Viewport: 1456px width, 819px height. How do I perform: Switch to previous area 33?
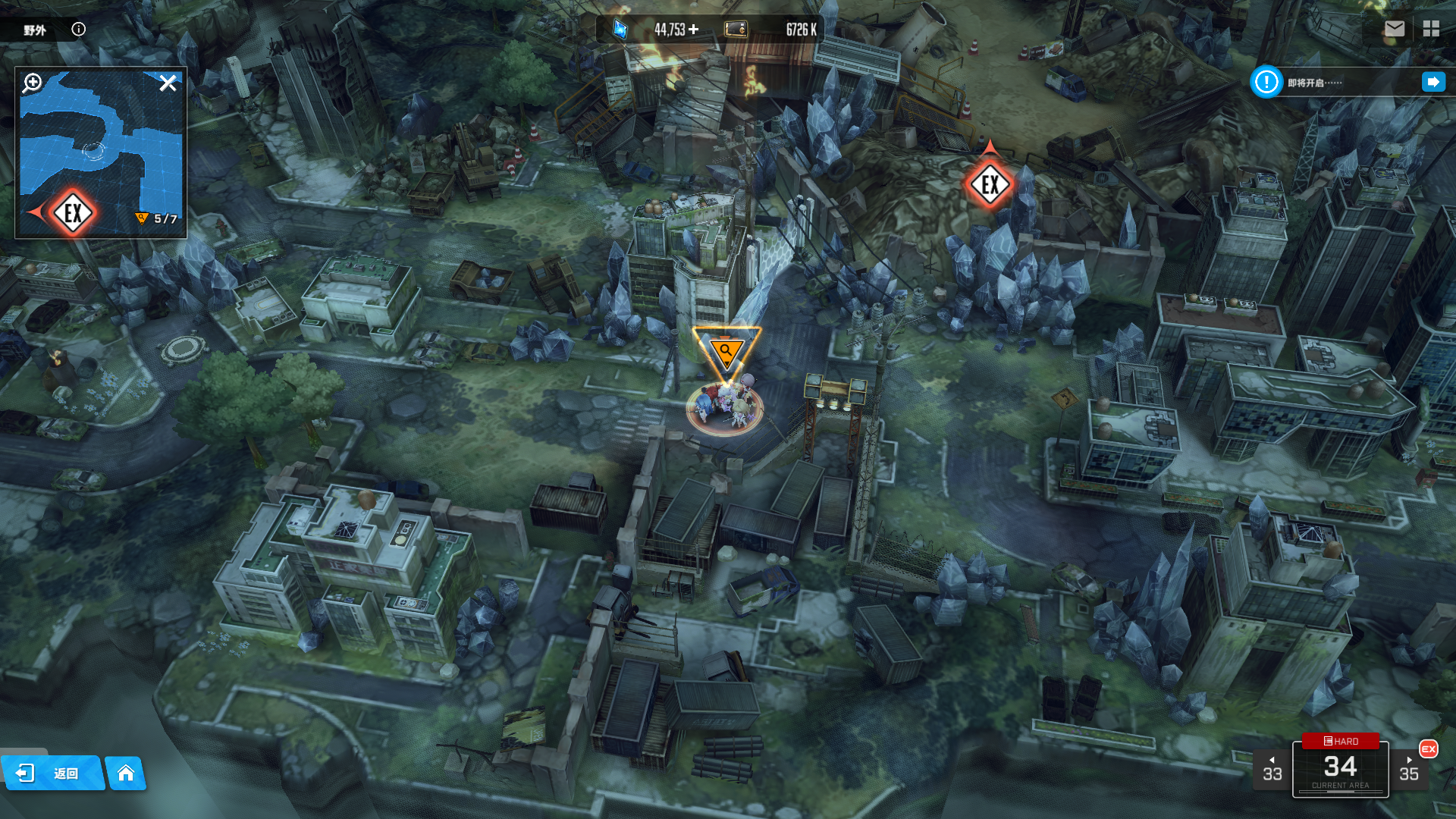click(1272, 770)
